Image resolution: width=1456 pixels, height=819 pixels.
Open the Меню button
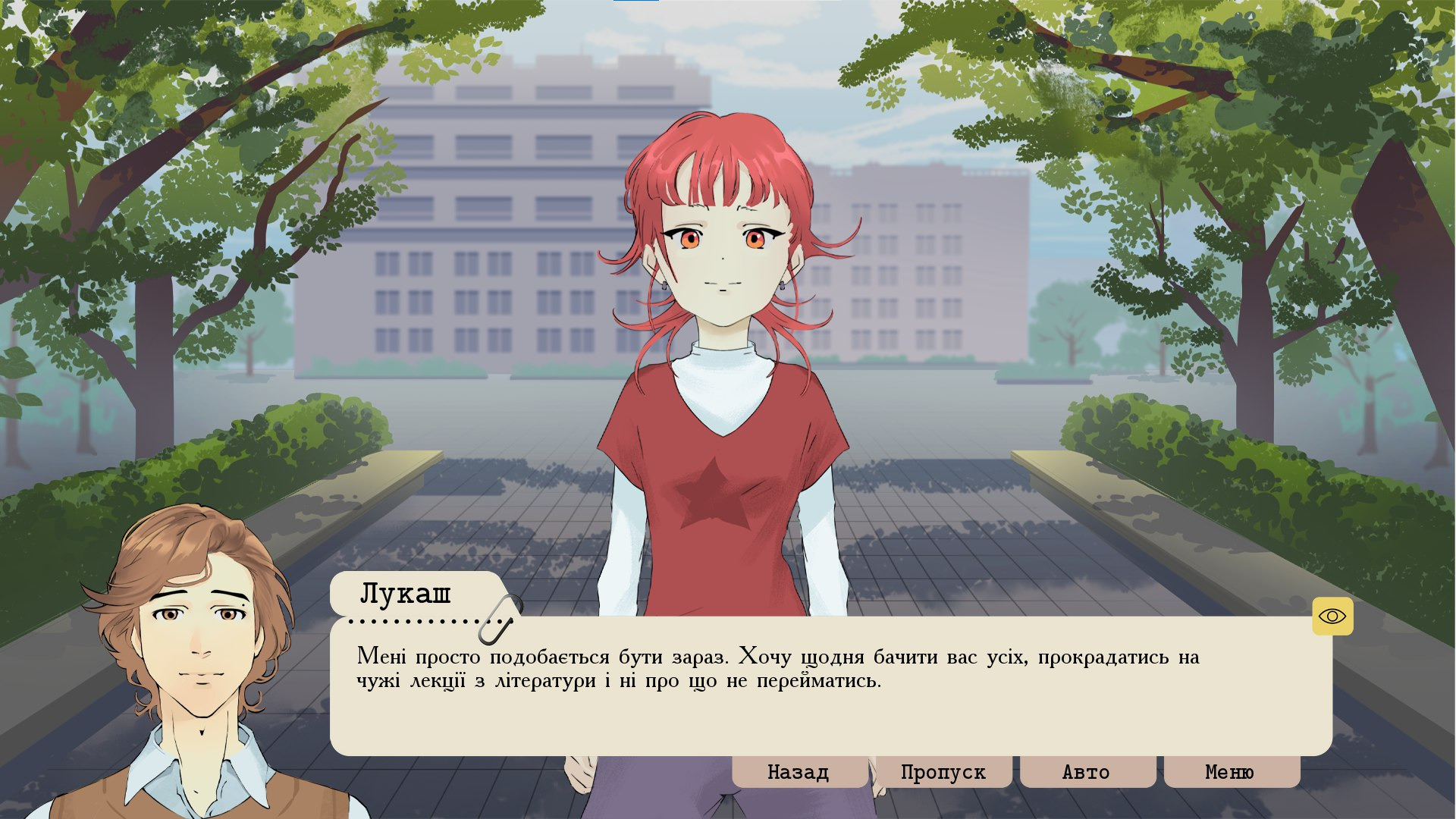[1230, 772]
